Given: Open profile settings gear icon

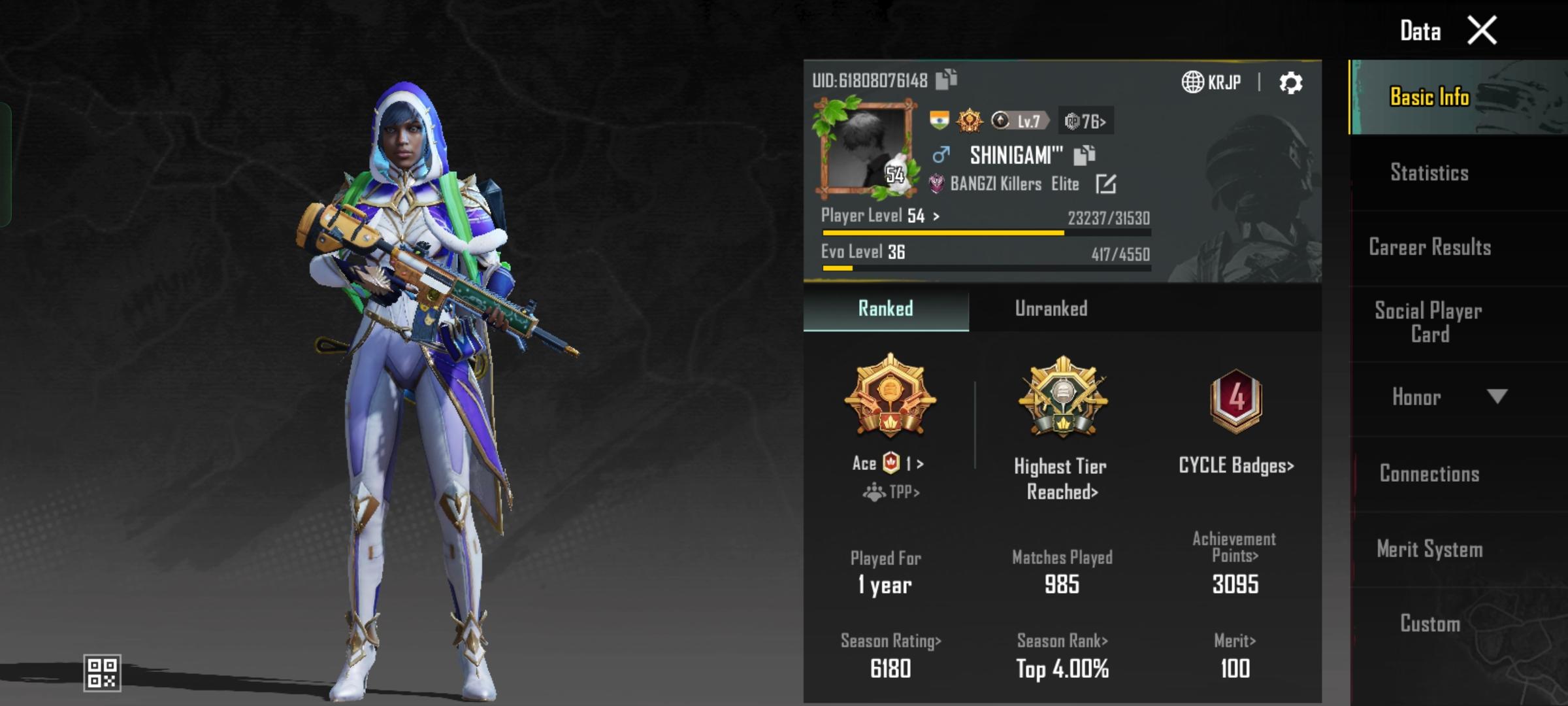Looking at the screenshot, I should point(1290,83).
